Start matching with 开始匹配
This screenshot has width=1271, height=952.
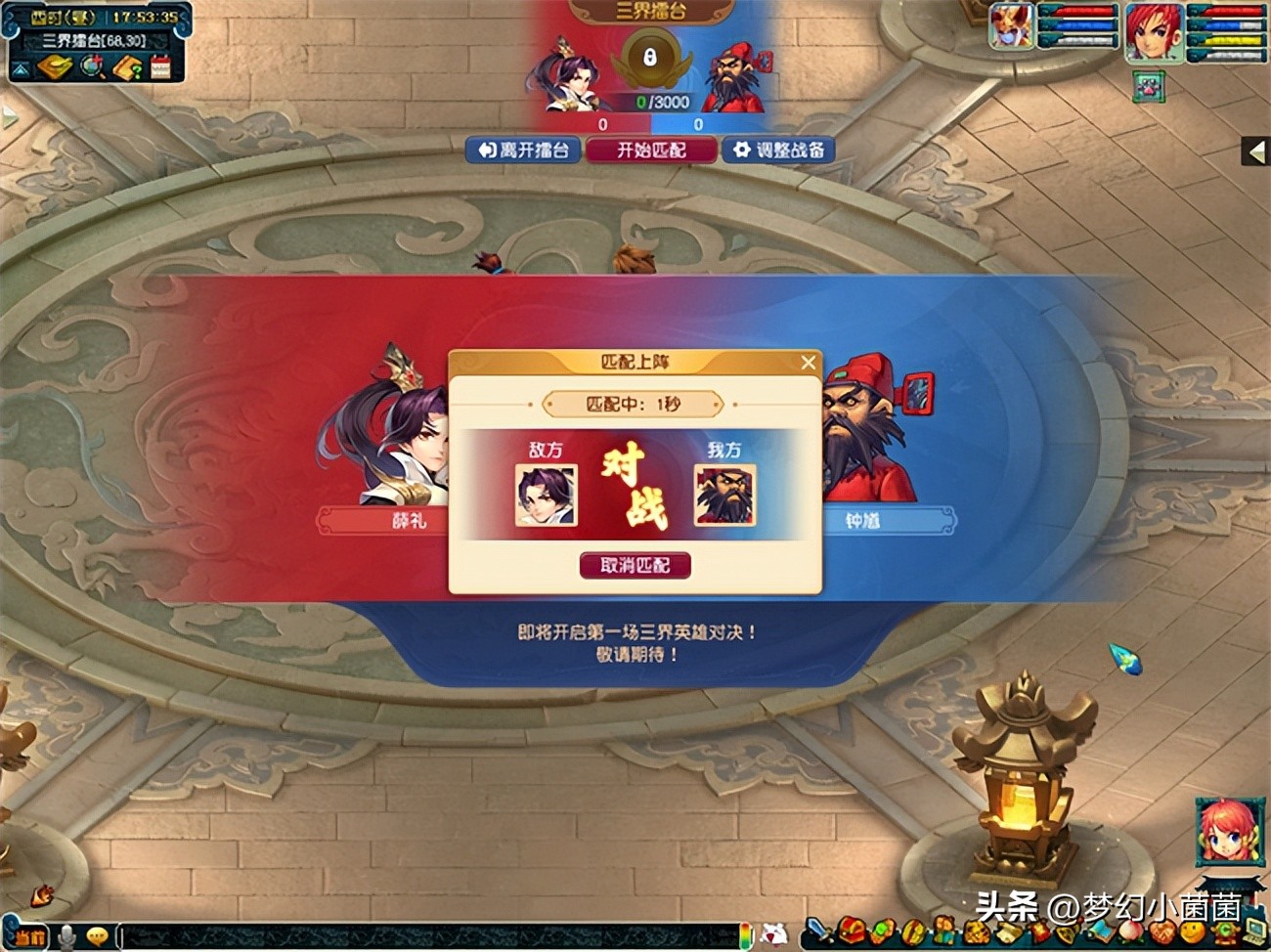click(650, 150)
